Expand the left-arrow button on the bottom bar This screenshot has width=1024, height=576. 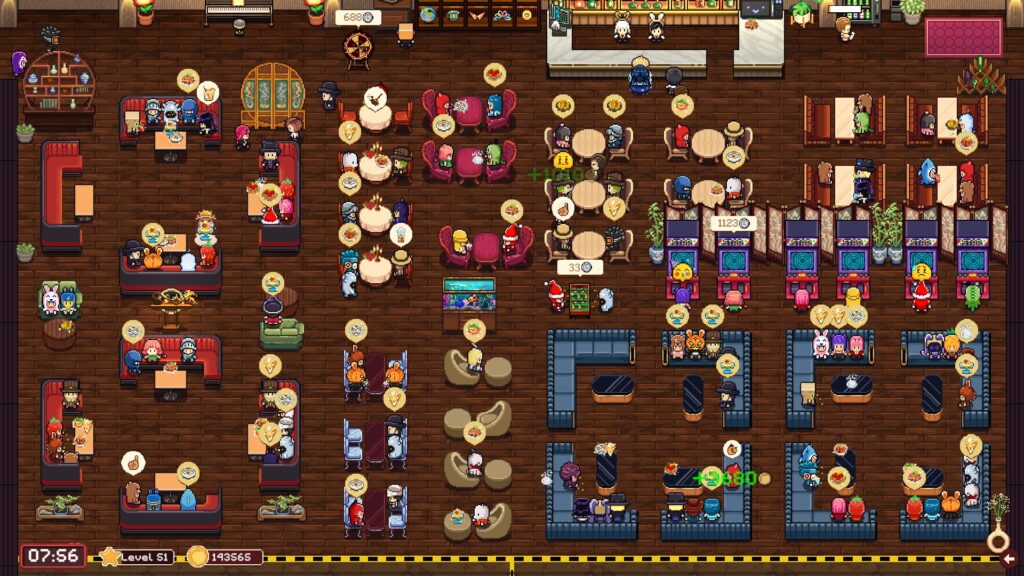pos(1009,559)
